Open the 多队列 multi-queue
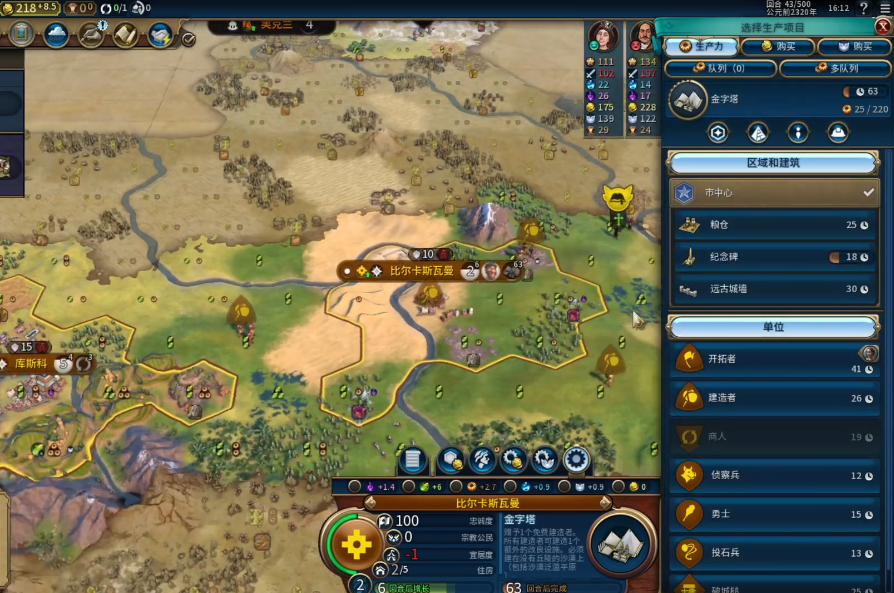The width and height of the screenshot is (894, 593). pyautogui.click(x=833, y=69)
